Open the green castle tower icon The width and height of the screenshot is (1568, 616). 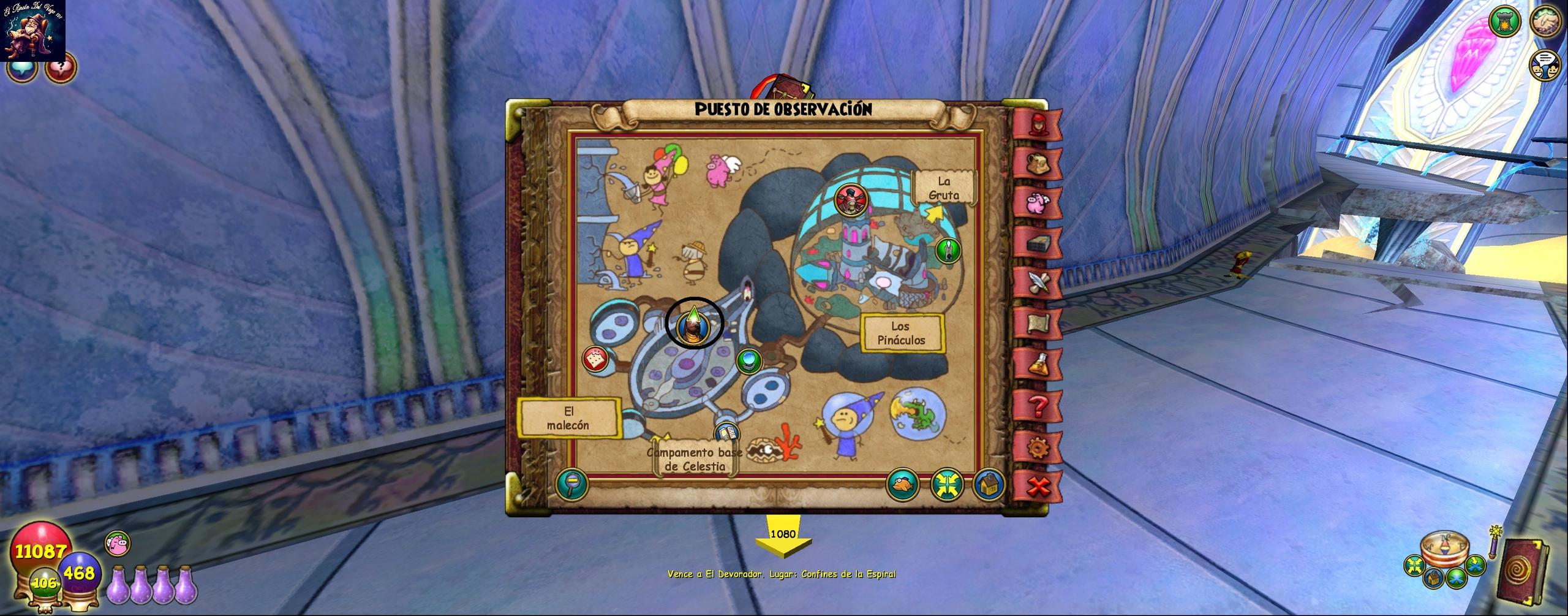pyautogui.click(x=1504, y=22)
